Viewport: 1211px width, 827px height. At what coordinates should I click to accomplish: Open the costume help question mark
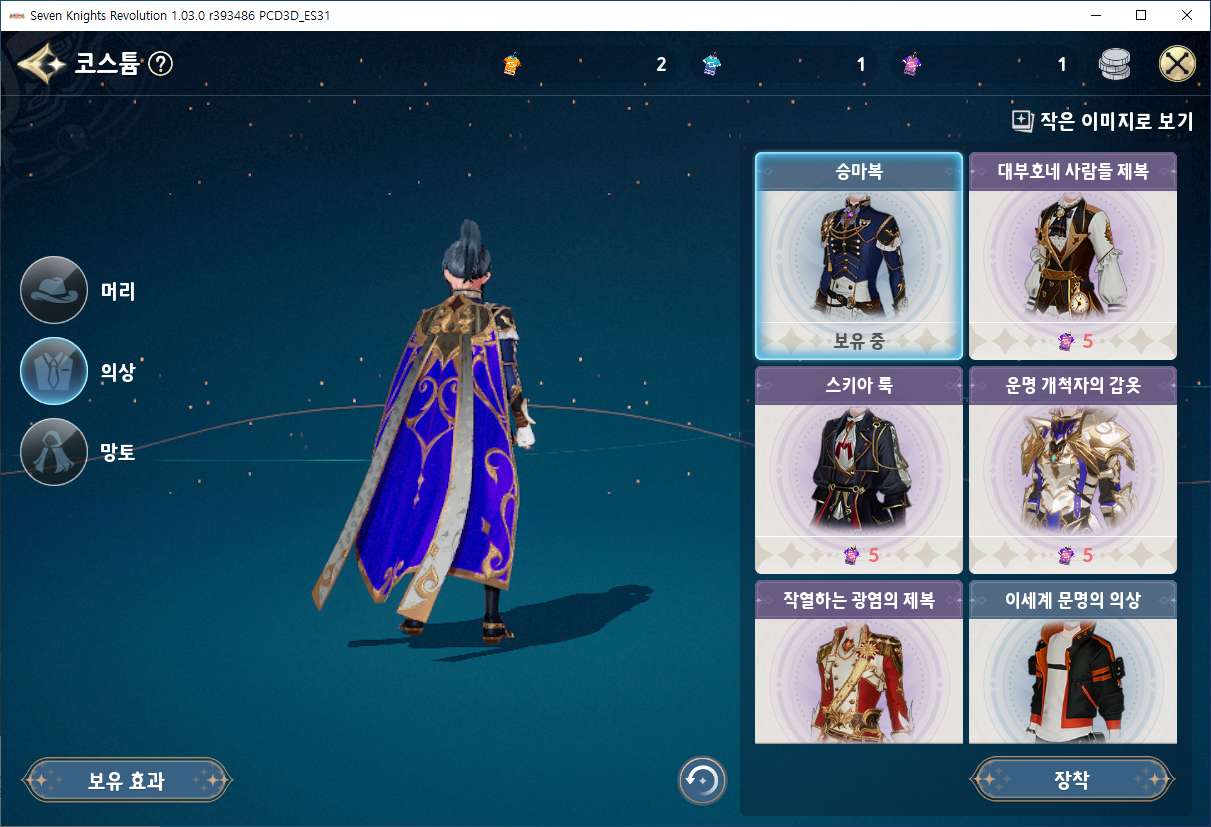161,65
